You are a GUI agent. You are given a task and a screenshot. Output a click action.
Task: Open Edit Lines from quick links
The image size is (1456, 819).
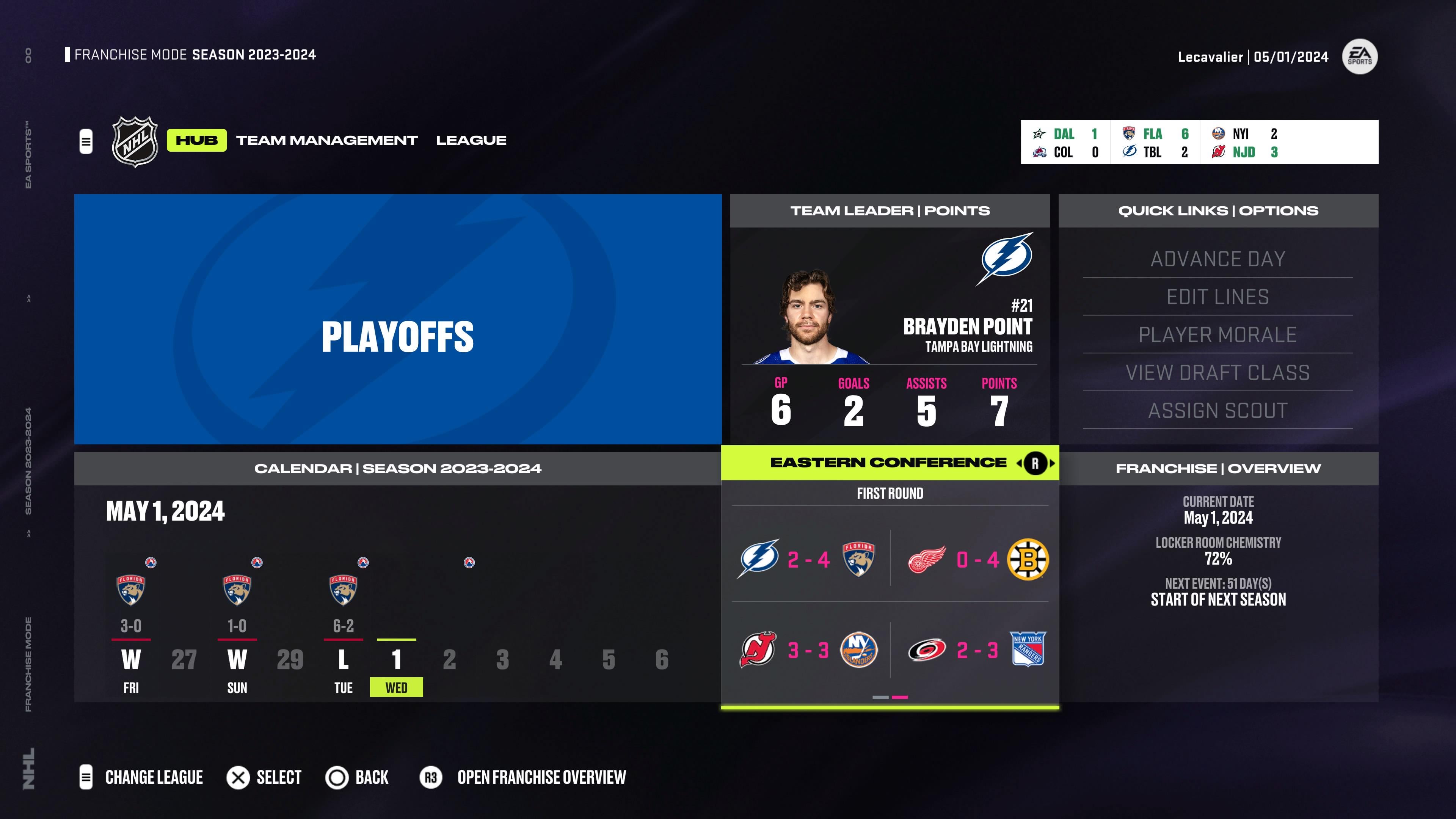point(1218,297)
